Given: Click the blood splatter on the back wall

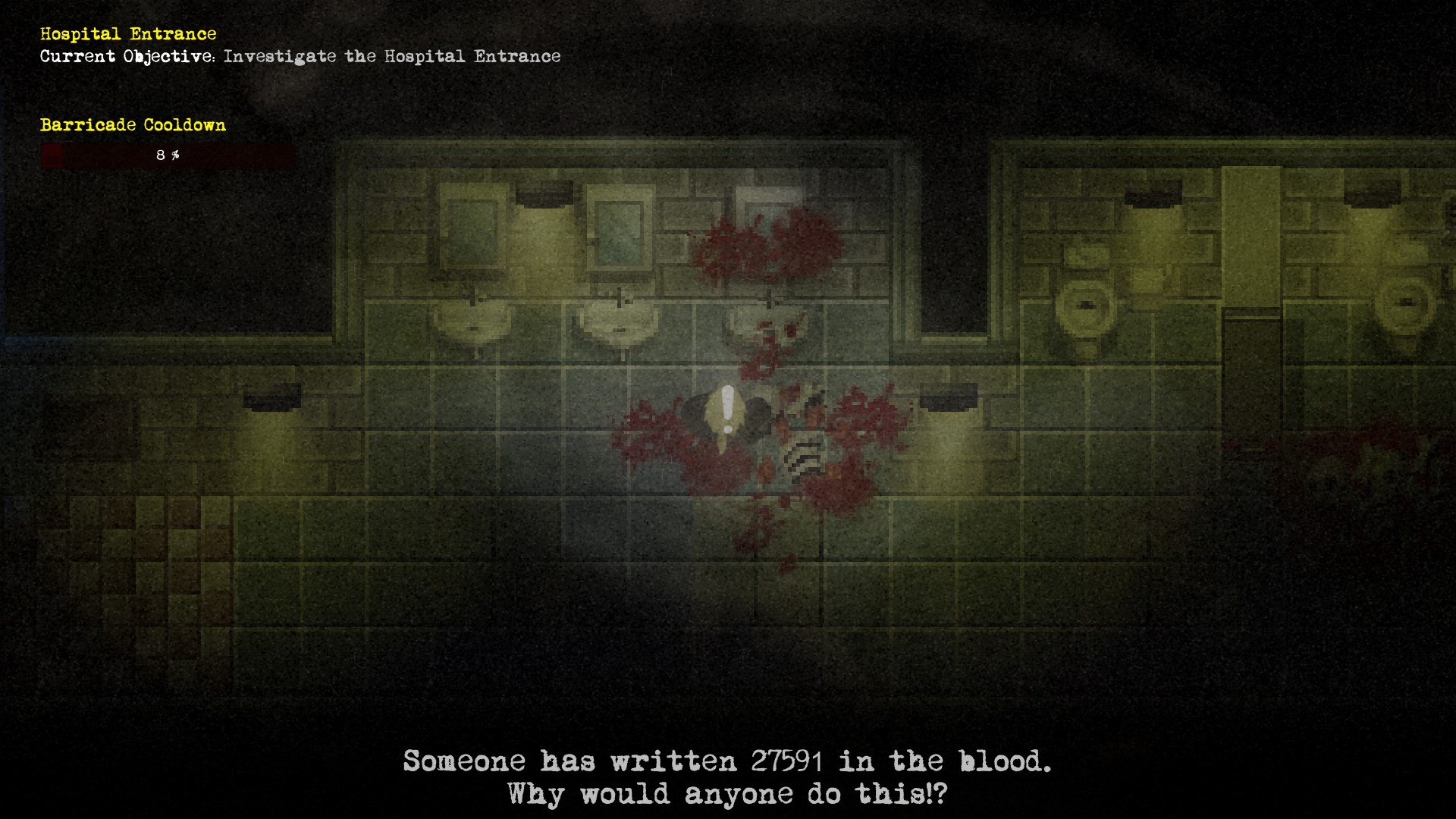Looking at the screenshot, I should [766, 243].
